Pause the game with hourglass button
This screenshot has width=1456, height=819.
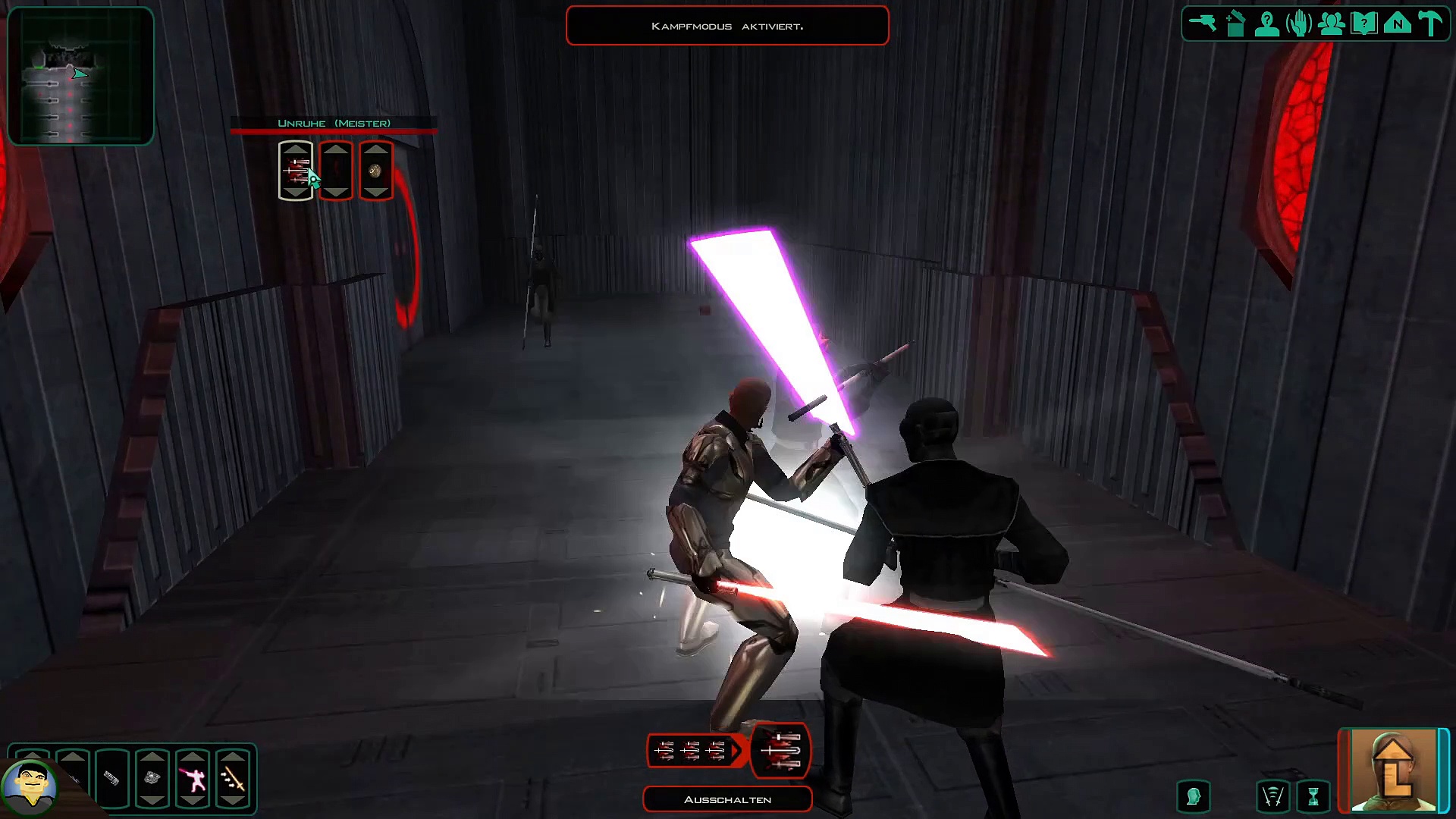tap(1313, 797)
